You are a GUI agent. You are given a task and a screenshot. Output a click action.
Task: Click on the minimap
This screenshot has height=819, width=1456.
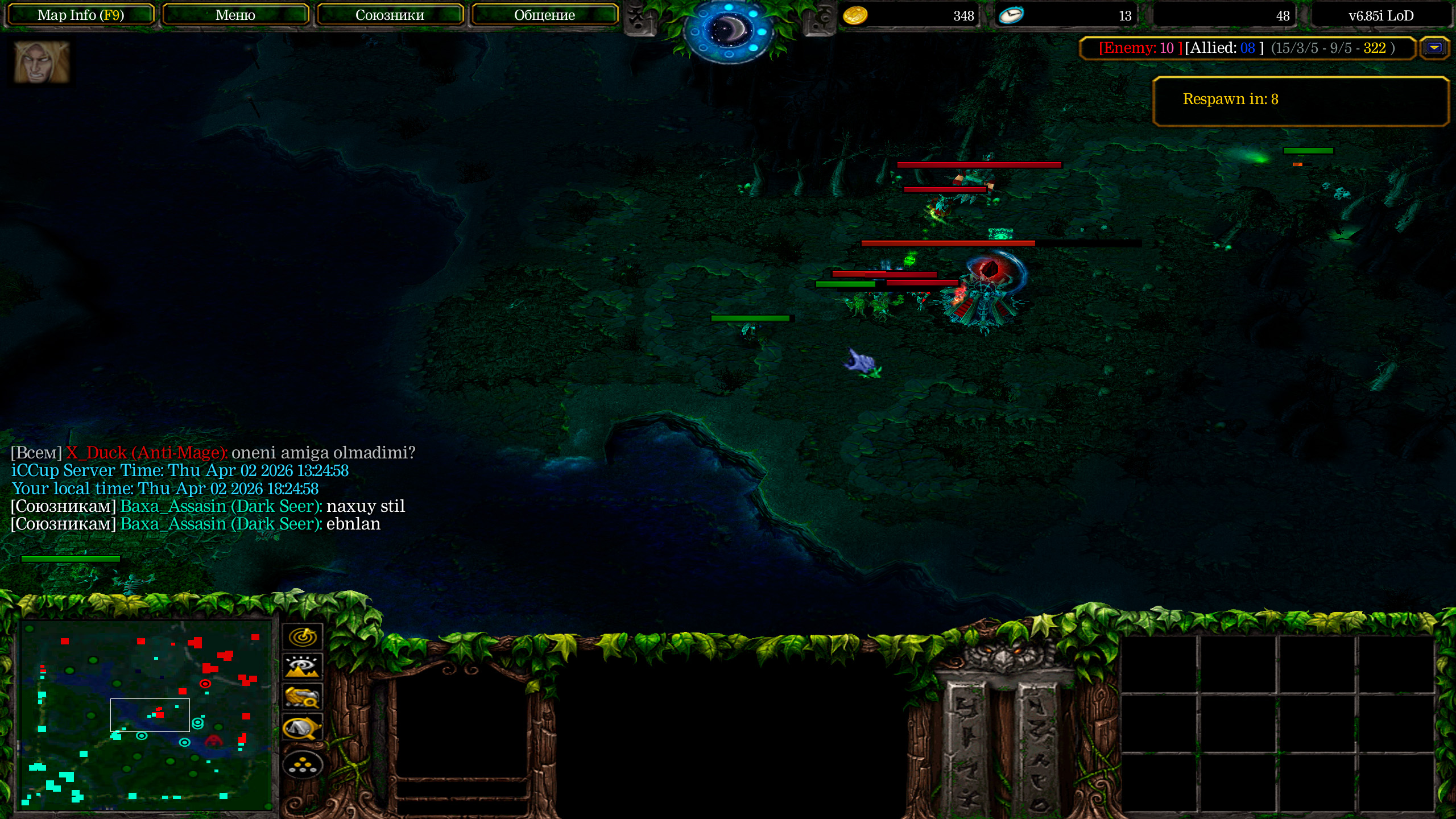pos(146,715)
